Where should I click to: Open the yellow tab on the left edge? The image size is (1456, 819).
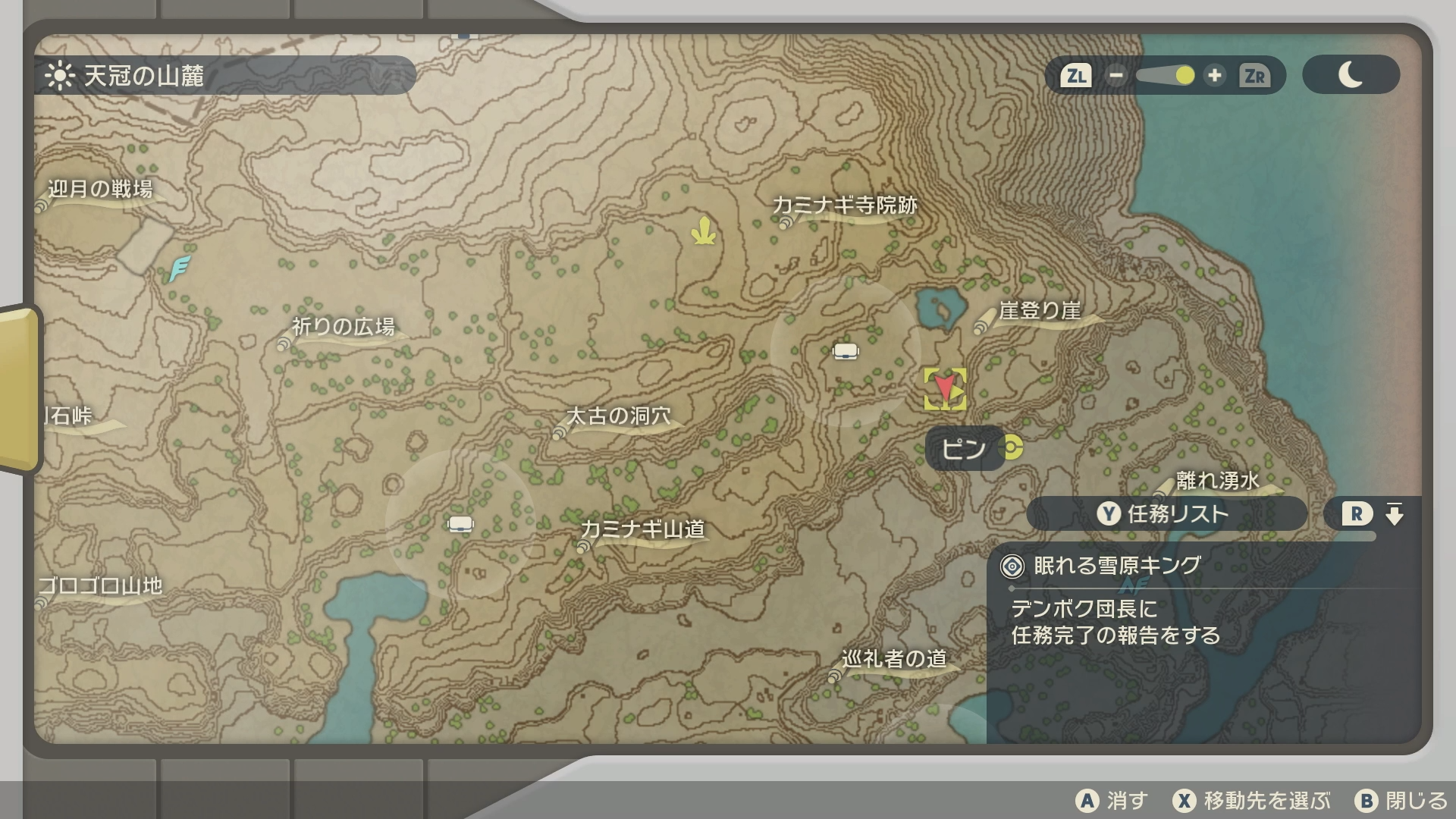click(x=19, y=389)
